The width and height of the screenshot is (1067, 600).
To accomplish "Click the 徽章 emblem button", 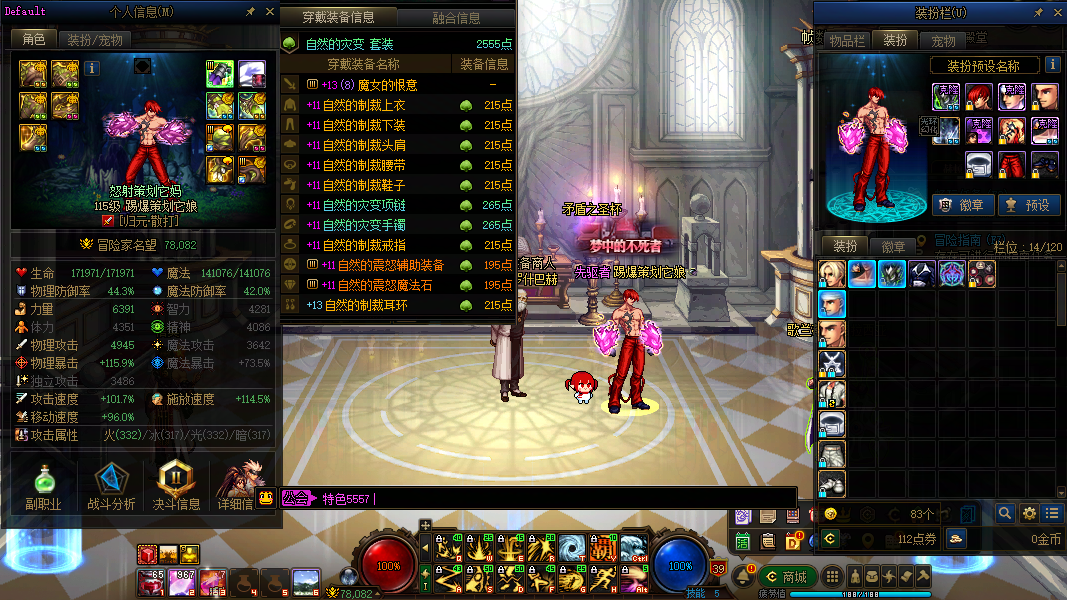I will (961, 205).
